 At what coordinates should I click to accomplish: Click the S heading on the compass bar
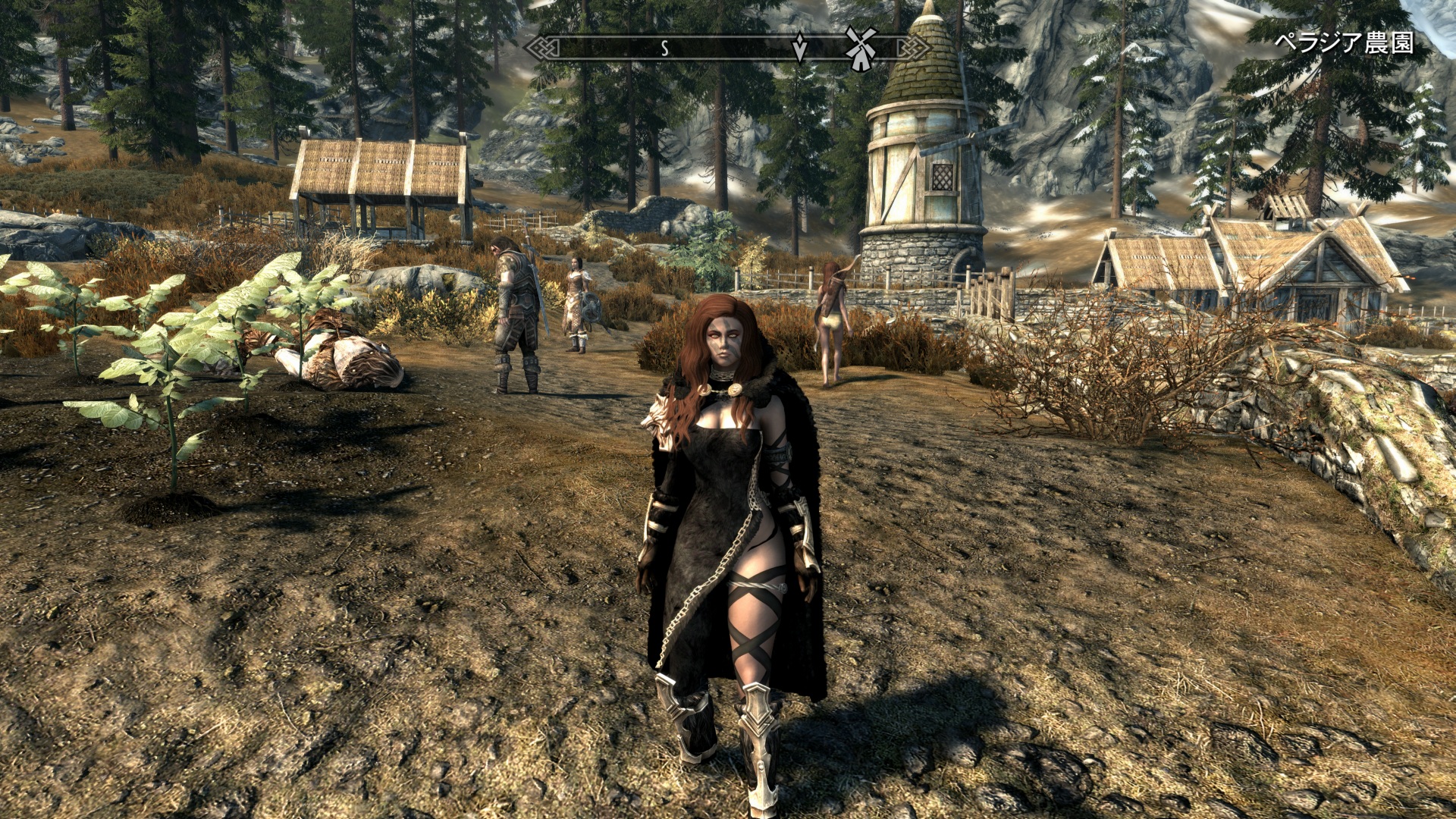(664, 49)
